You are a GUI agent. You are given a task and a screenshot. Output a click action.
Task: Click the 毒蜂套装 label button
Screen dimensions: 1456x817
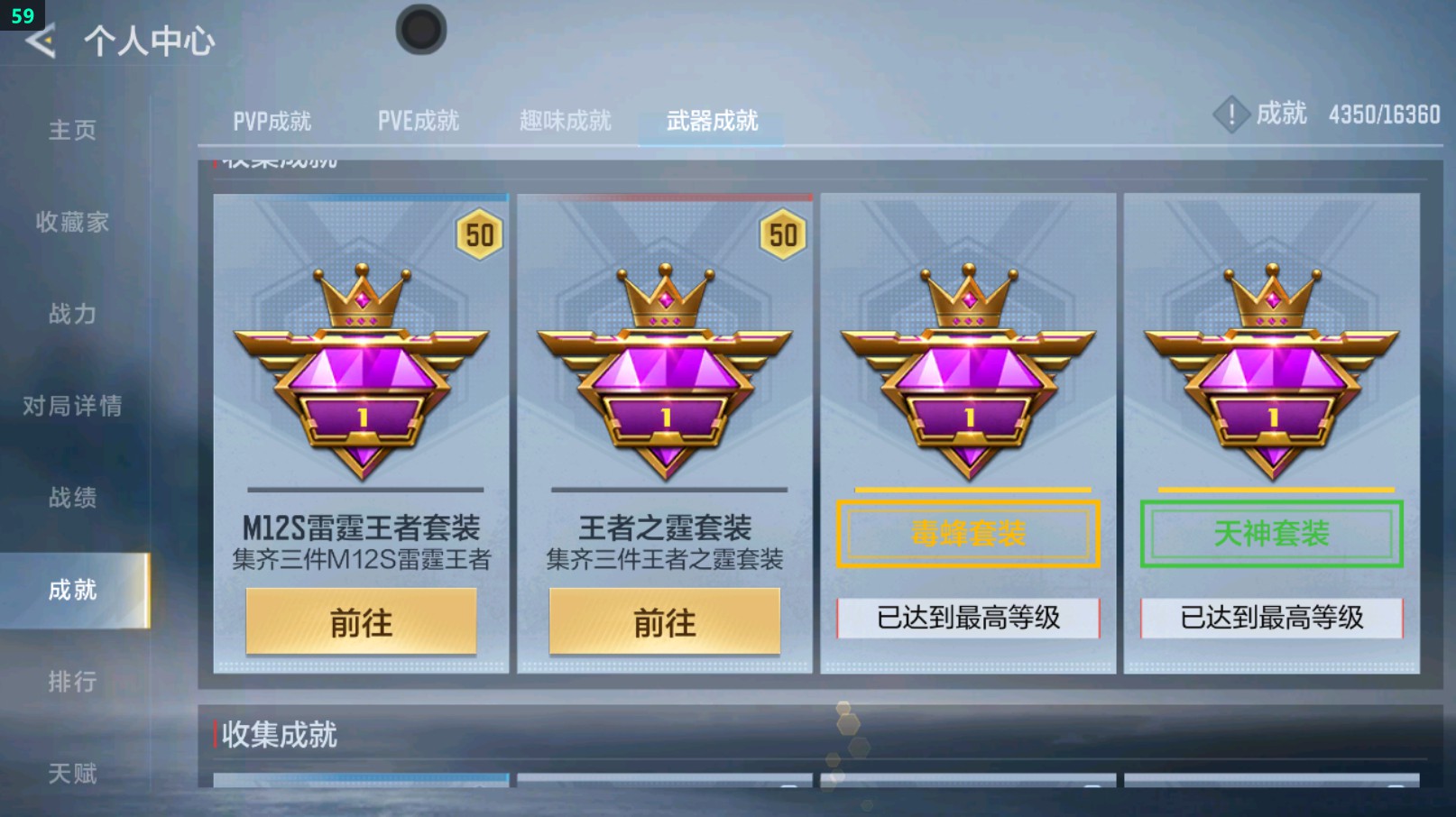pos(968,534)
